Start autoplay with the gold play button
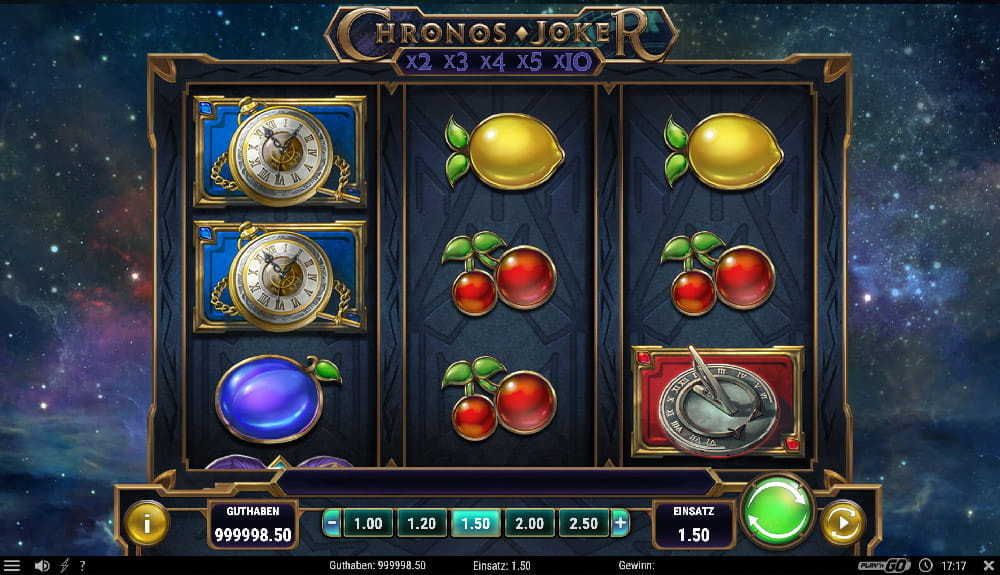This screenshot has width=1000, height=575. click(841, 522)
